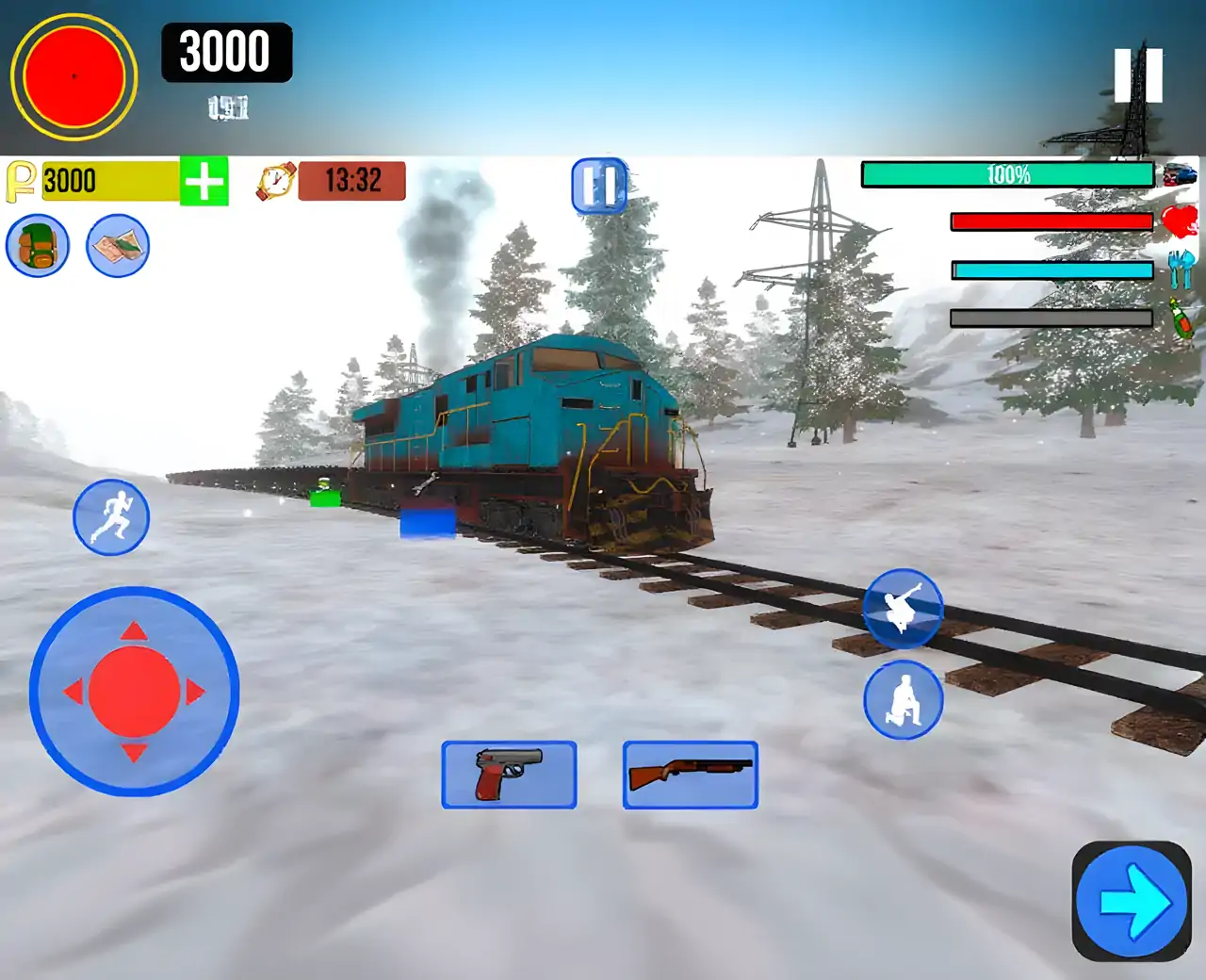Click the blue next arrow button
The width and height of the screenshot is (1206, 980).
pyautogui.click(x=1132, y=902)
